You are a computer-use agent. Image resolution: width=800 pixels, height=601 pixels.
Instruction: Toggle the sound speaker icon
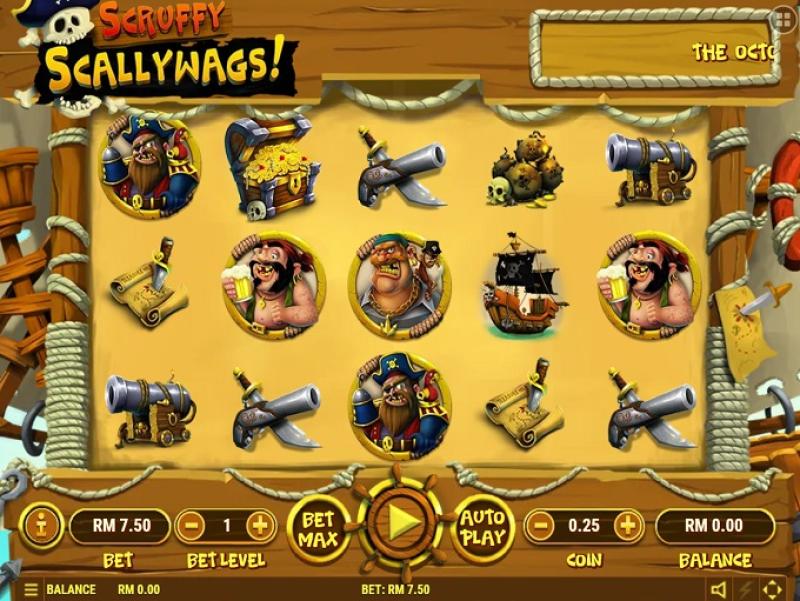coord(718,589)
